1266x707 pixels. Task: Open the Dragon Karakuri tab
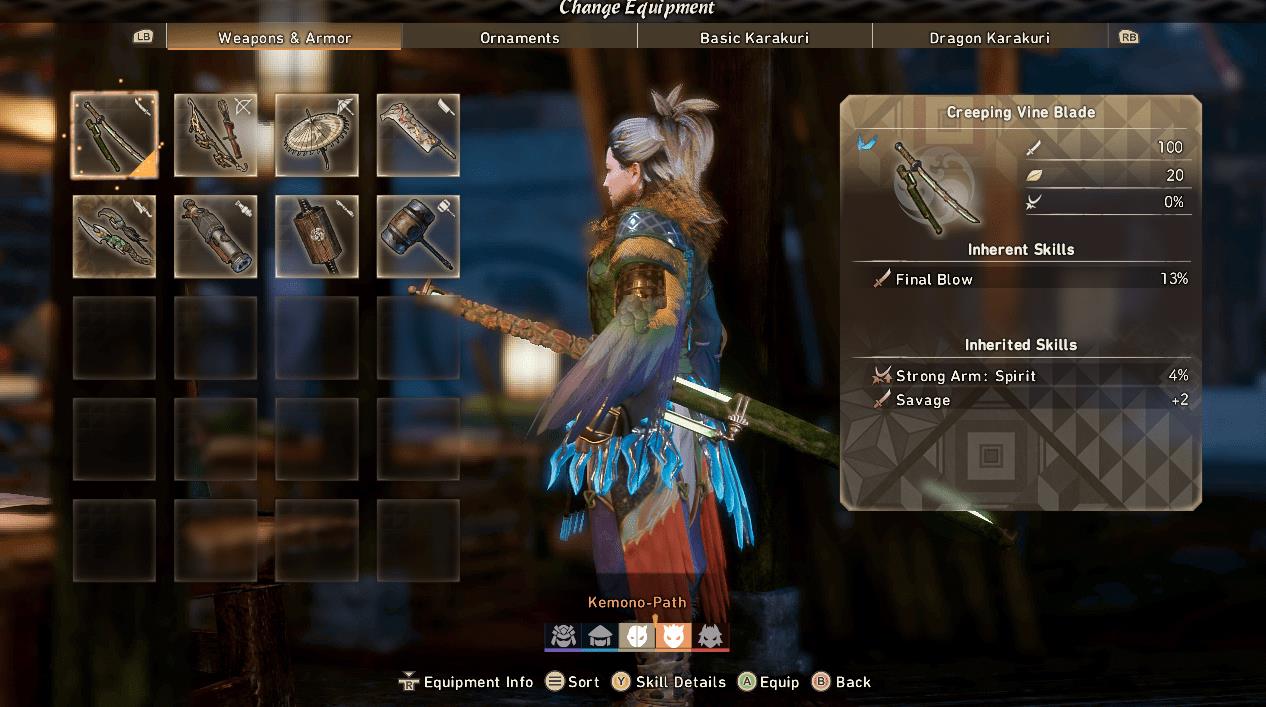pos(989,38)
